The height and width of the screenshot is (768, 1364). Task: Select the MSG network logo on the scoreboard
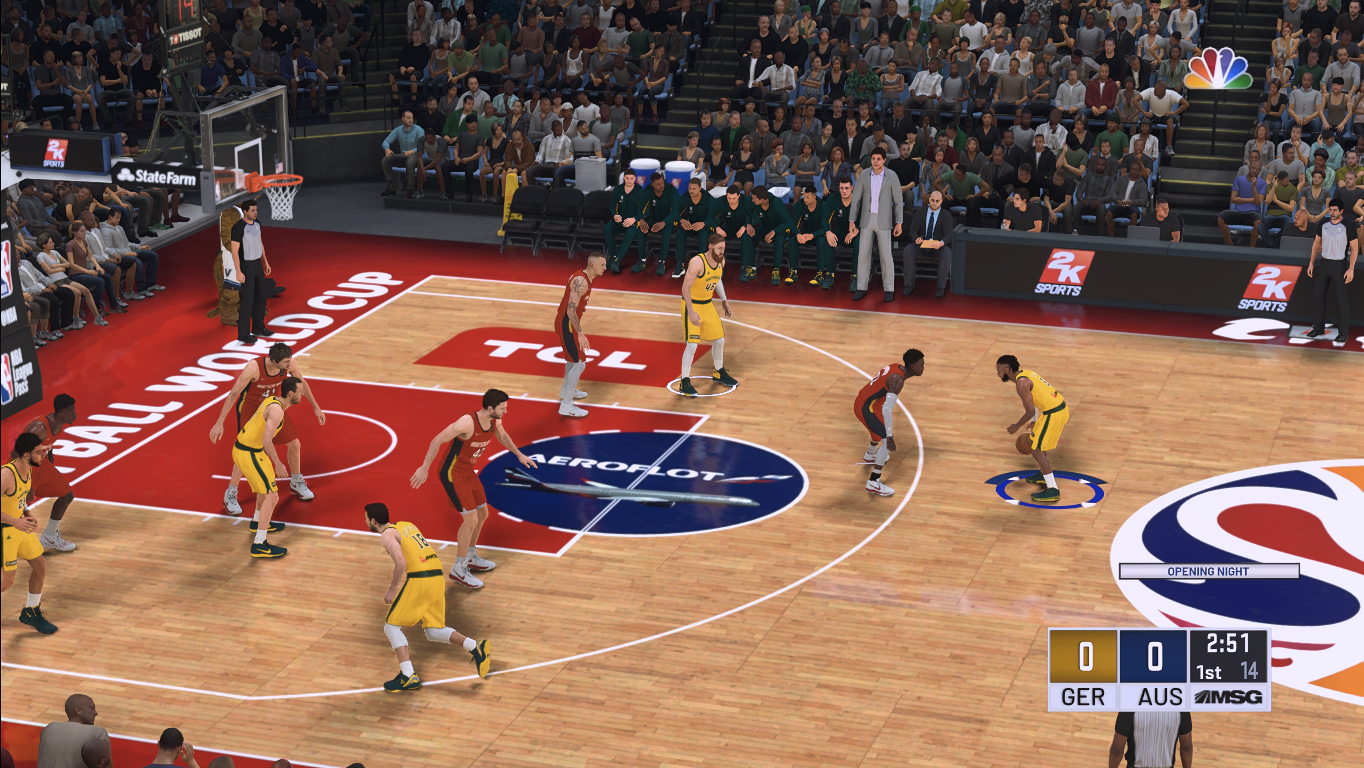pyautogui.click(x=1228, y=696)
